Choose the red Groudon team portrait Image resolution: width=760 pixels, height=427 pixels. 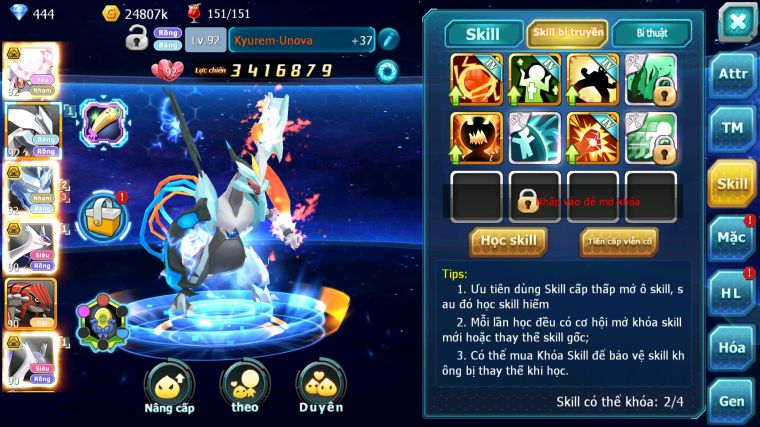(28, 305)
